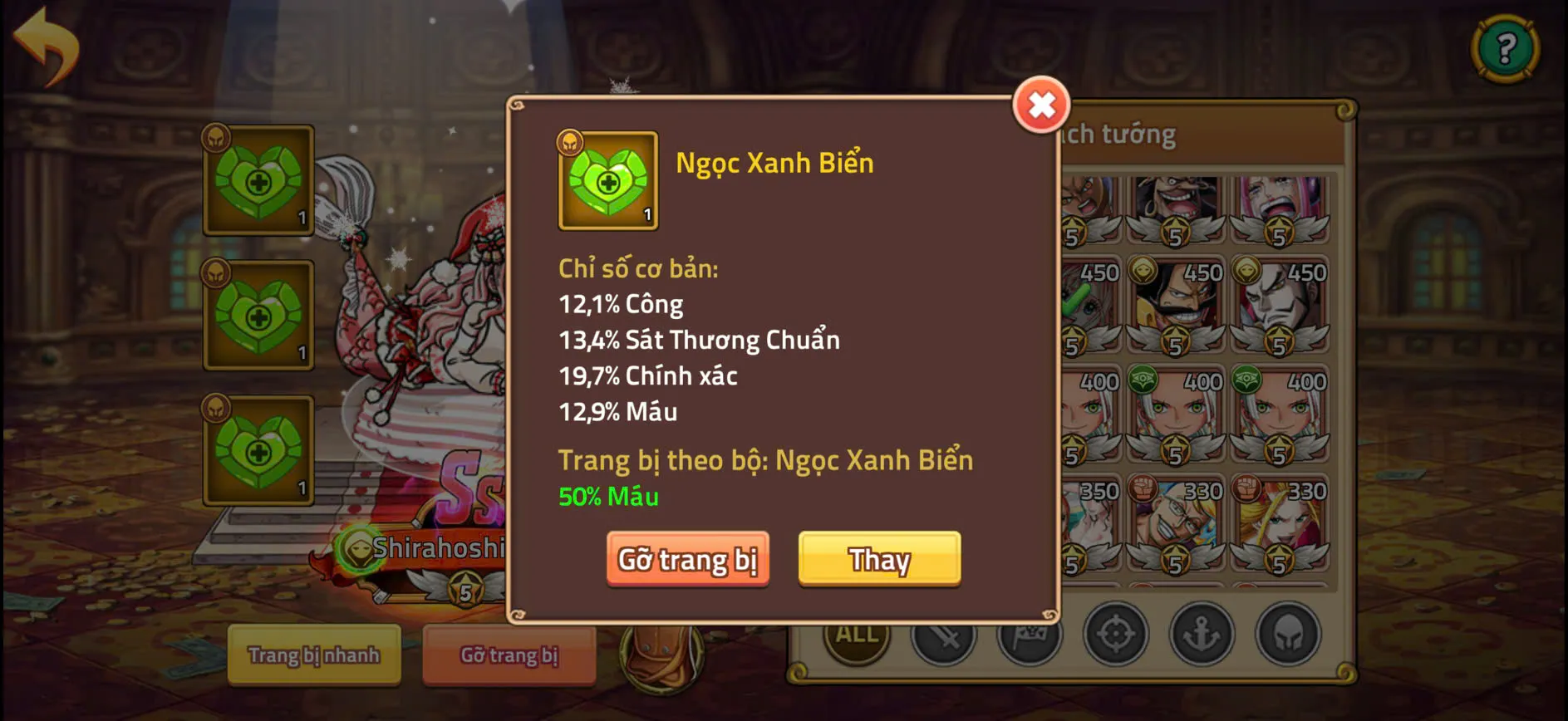Click the top green heart gem slot
This screenshot has height=721, width=1568.
259,181
